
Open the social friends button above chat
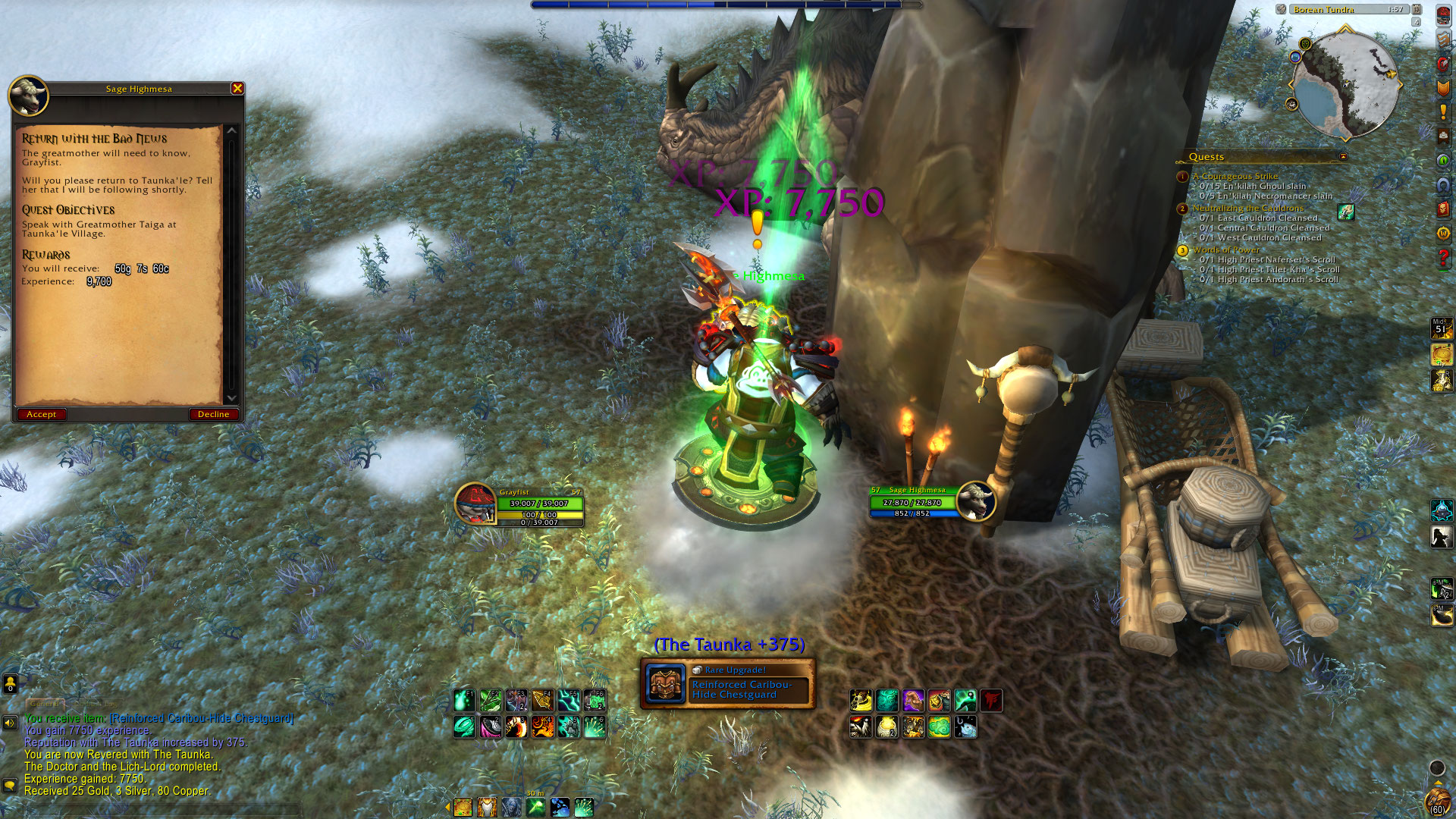pyautogui.click(x=10, y=685)
